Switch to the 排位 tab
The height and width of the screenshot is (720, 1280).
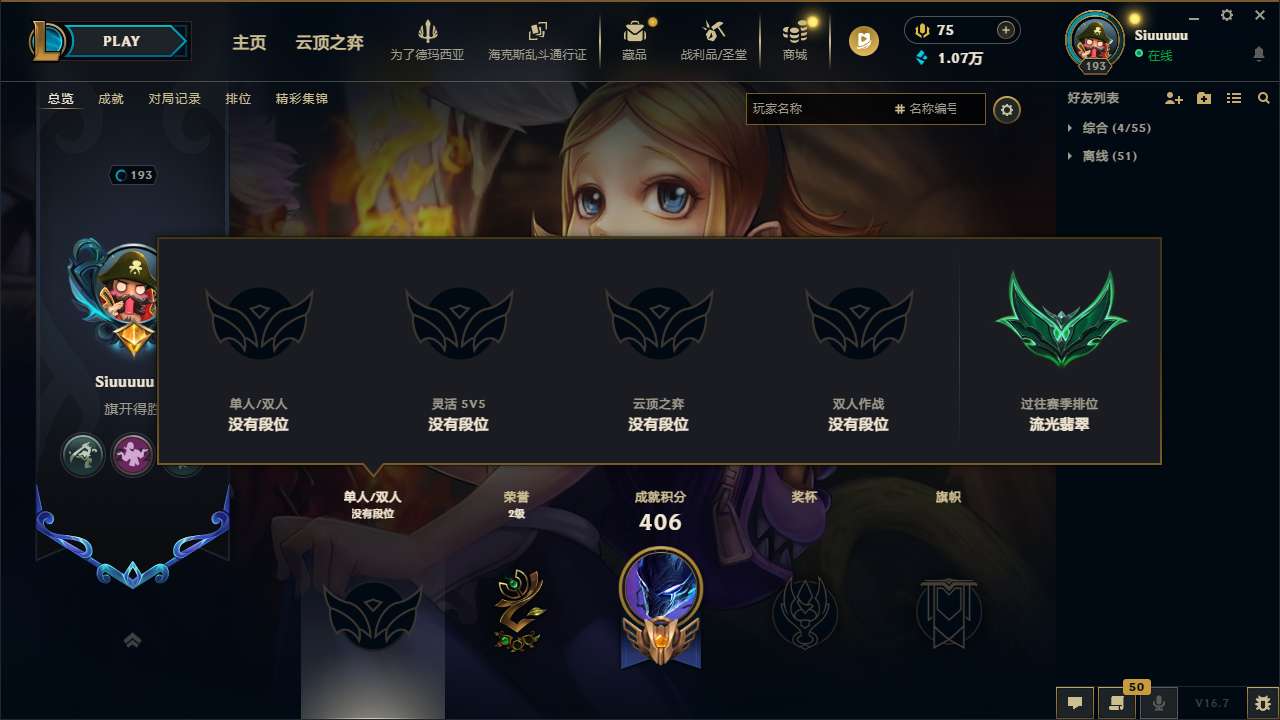tap(238, 99)
